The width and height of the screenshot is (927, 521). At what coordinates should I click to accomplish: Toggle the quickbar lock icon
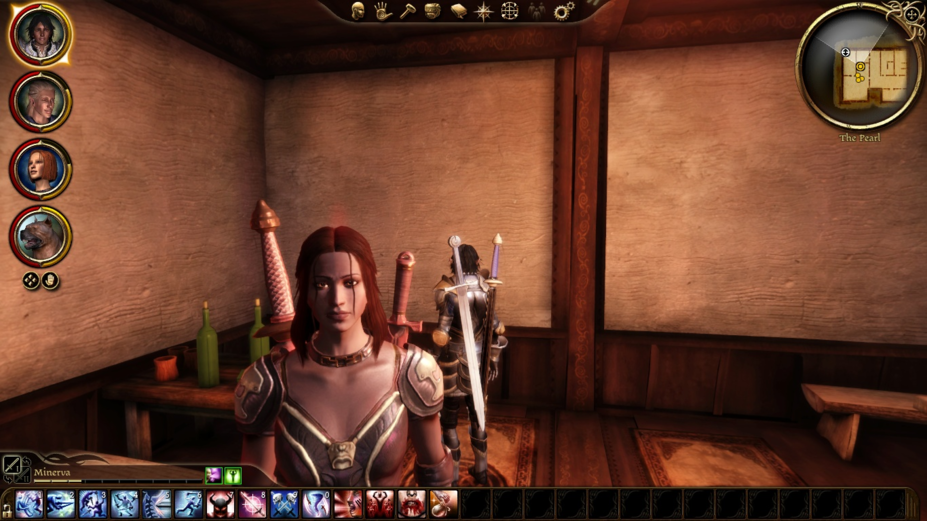tap(7, 511)
